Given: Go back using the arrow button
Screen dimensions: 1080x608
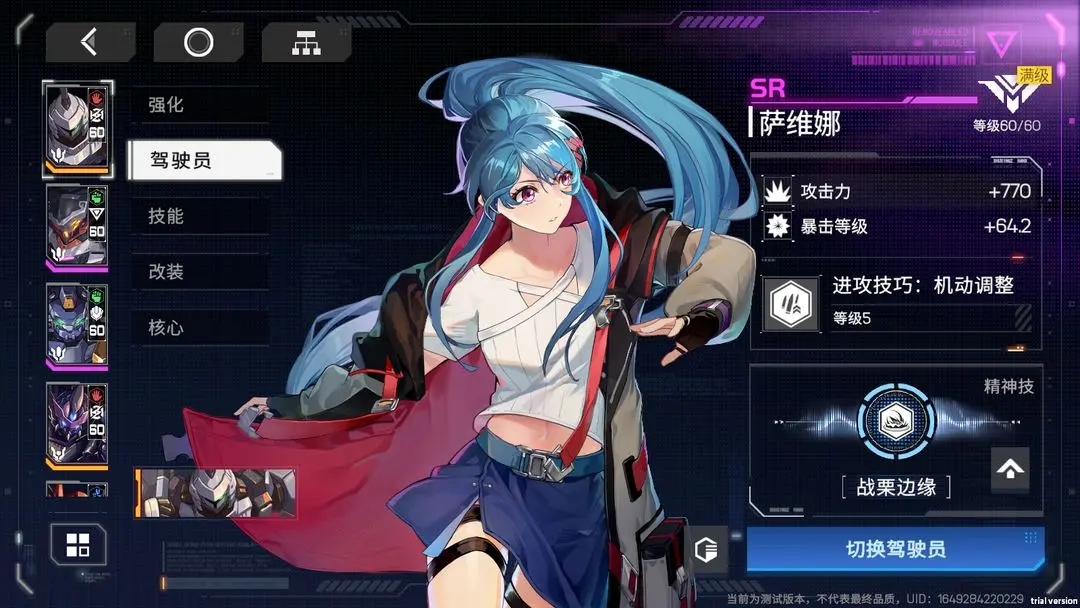Looking at the screenshot, I should pyautogui.click(x=90, y=42).
